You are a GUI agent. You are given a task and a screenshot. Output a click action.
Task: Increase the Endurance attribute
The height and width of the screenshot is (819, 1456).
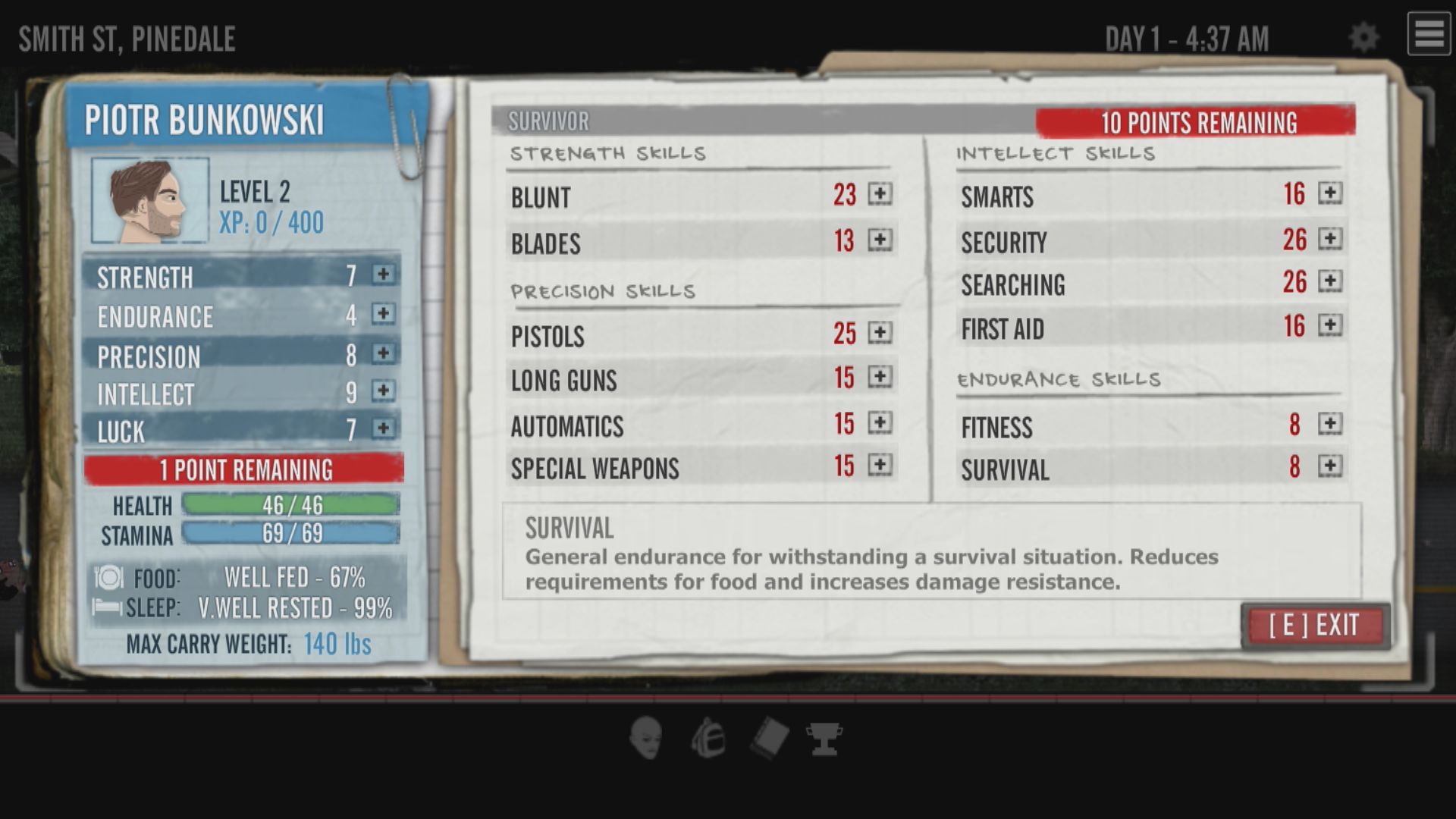coord(383,314)
